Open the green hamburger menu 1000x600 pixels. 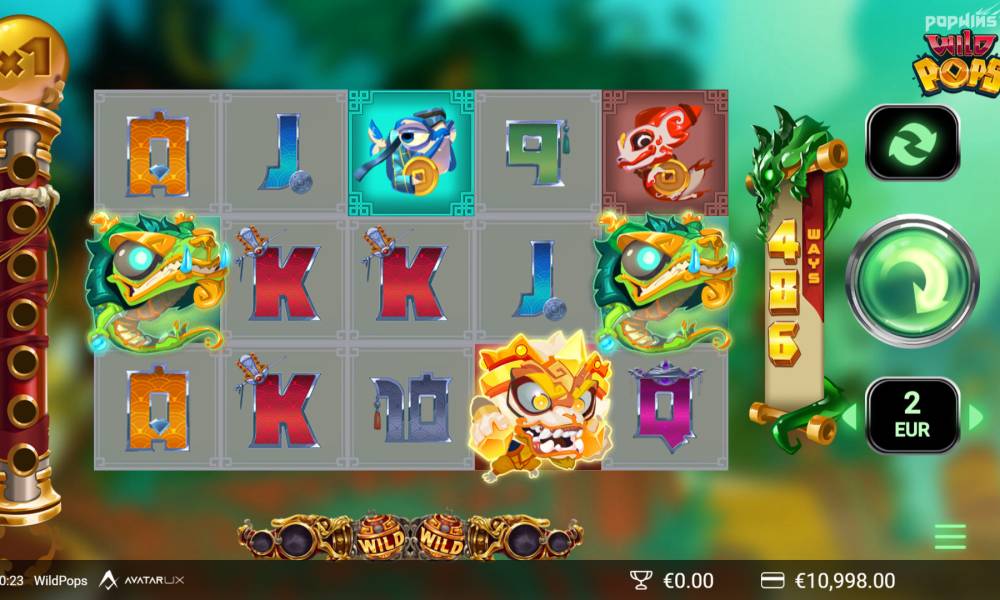[950, 537]
